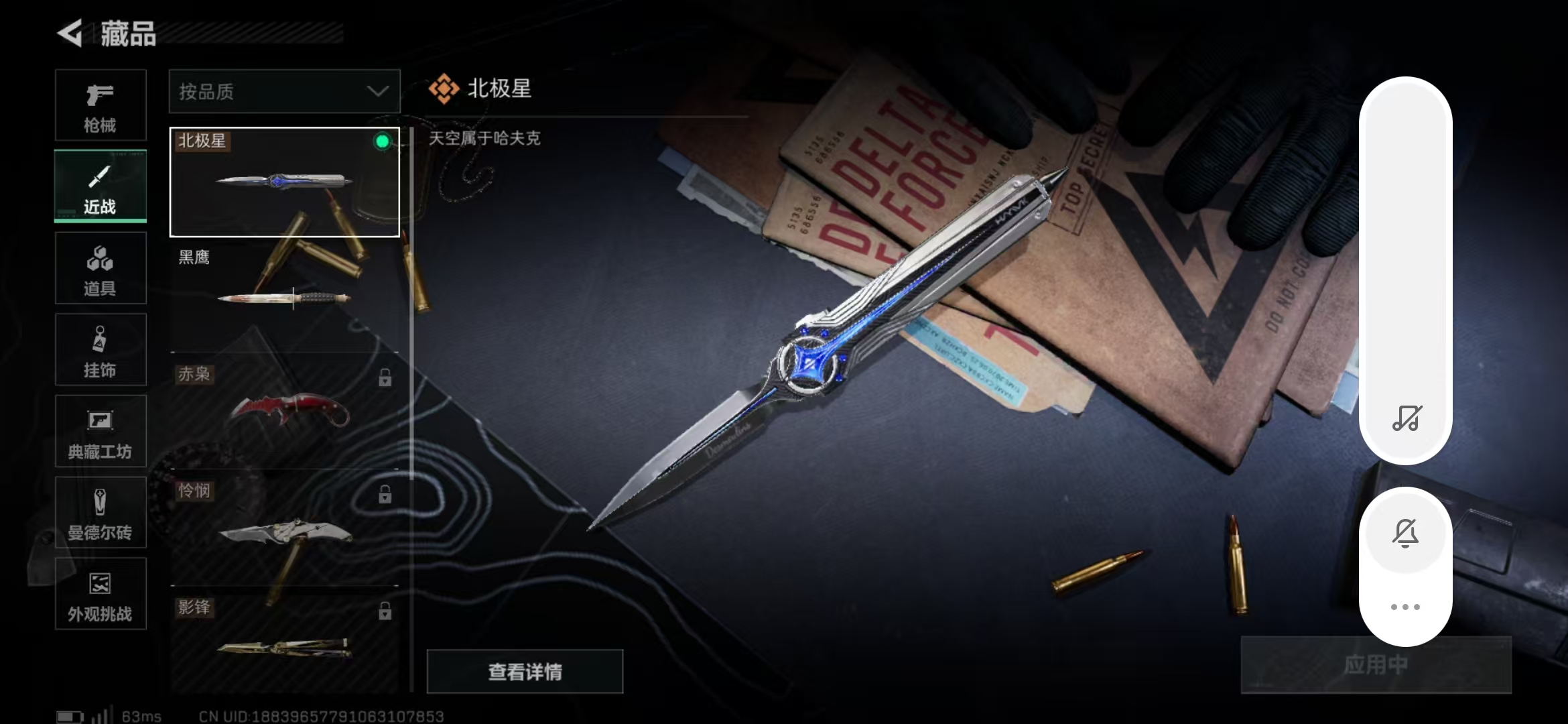The height and width of the screenshot is (724, 1568).
Task: Collapse the 按品质 filter chevron
Action: coord(378,90)
